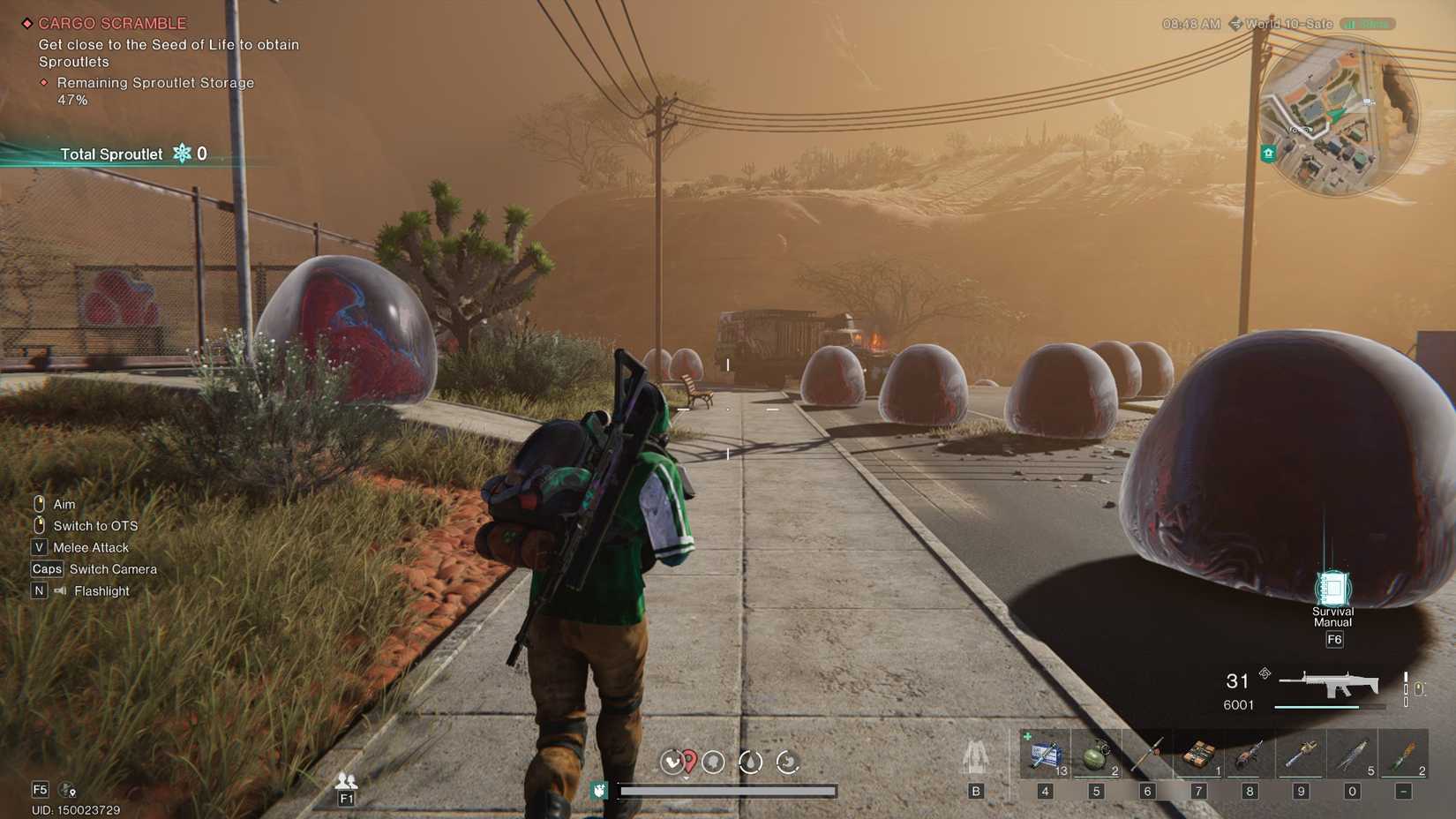
Task: Select the grenade in hotbar slot 5
Action: coord(1096,755)
